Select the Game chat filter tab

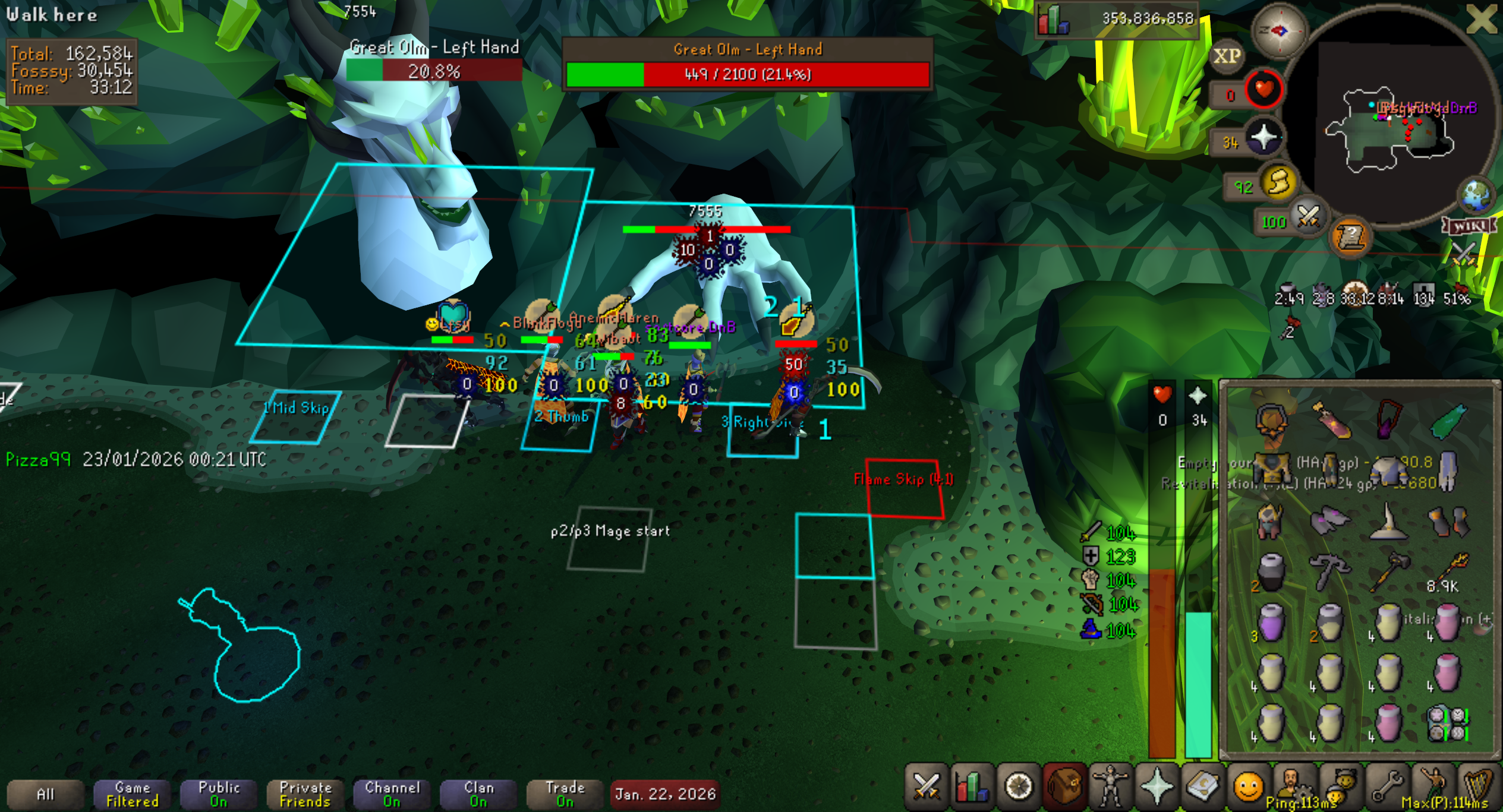coord(132,794)
